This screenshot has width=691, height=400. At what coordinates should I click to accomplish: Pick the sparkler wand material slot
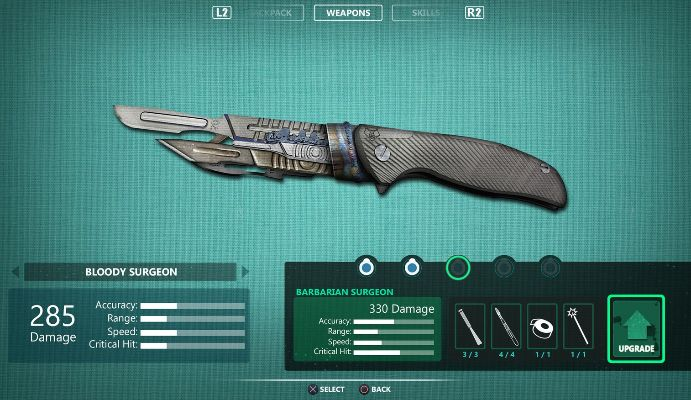tap(578, 327)
